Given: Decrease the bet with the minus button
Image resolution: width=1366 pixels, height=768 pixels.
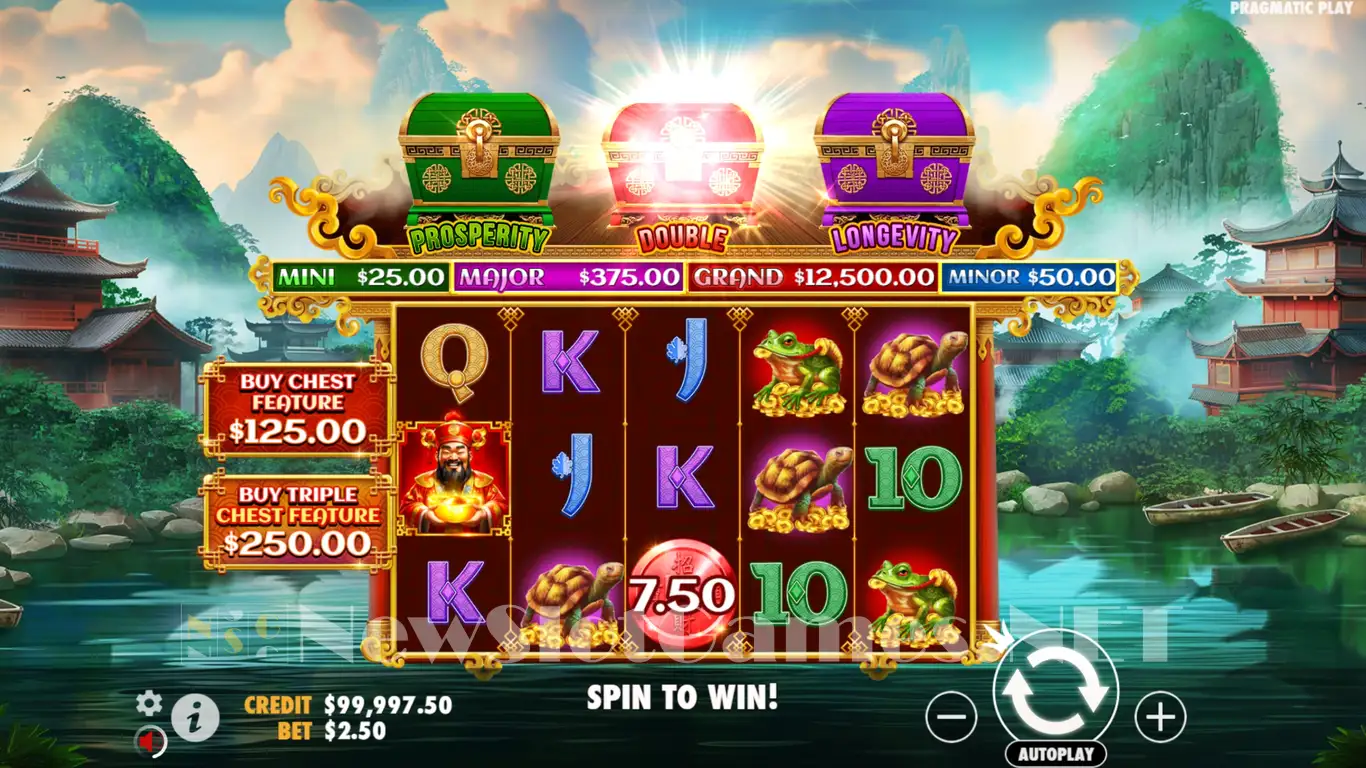Looking at the screenshot, I should click(951, 717).
